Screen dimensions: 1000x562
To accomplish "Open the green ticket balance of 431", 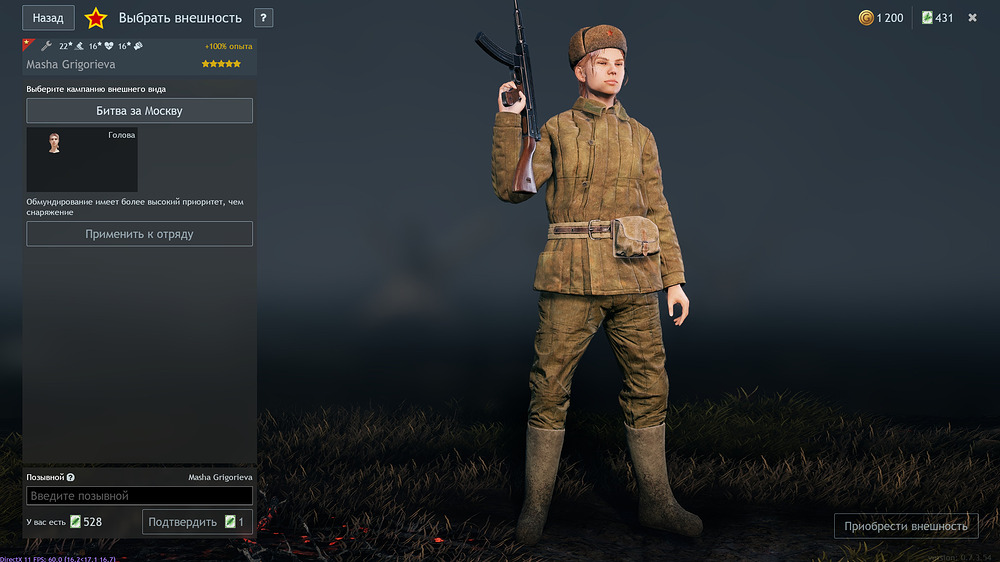I will pyautogui.click(x=937, y=18).
